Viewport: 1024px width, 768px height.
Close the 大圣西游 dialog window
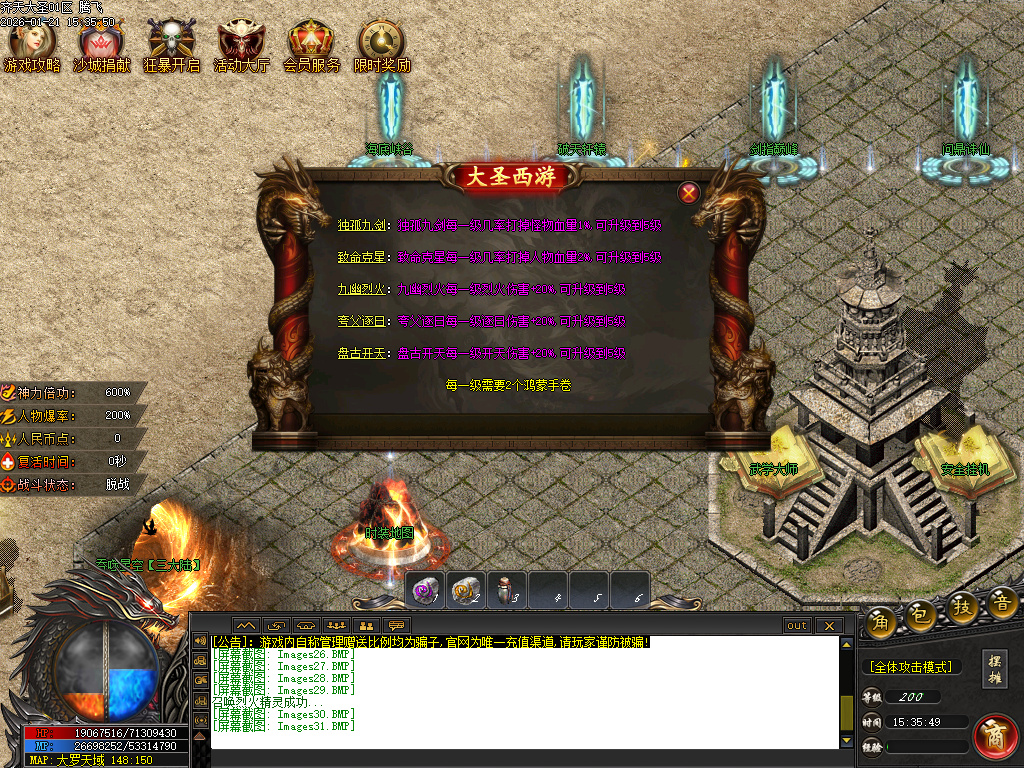point(688,194)
